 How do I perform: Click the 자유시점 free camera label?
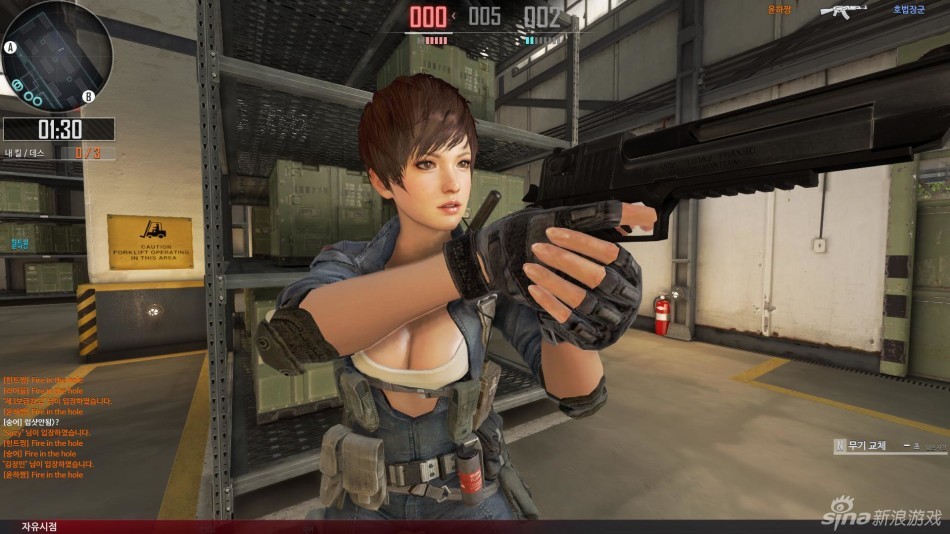(40, 526)
